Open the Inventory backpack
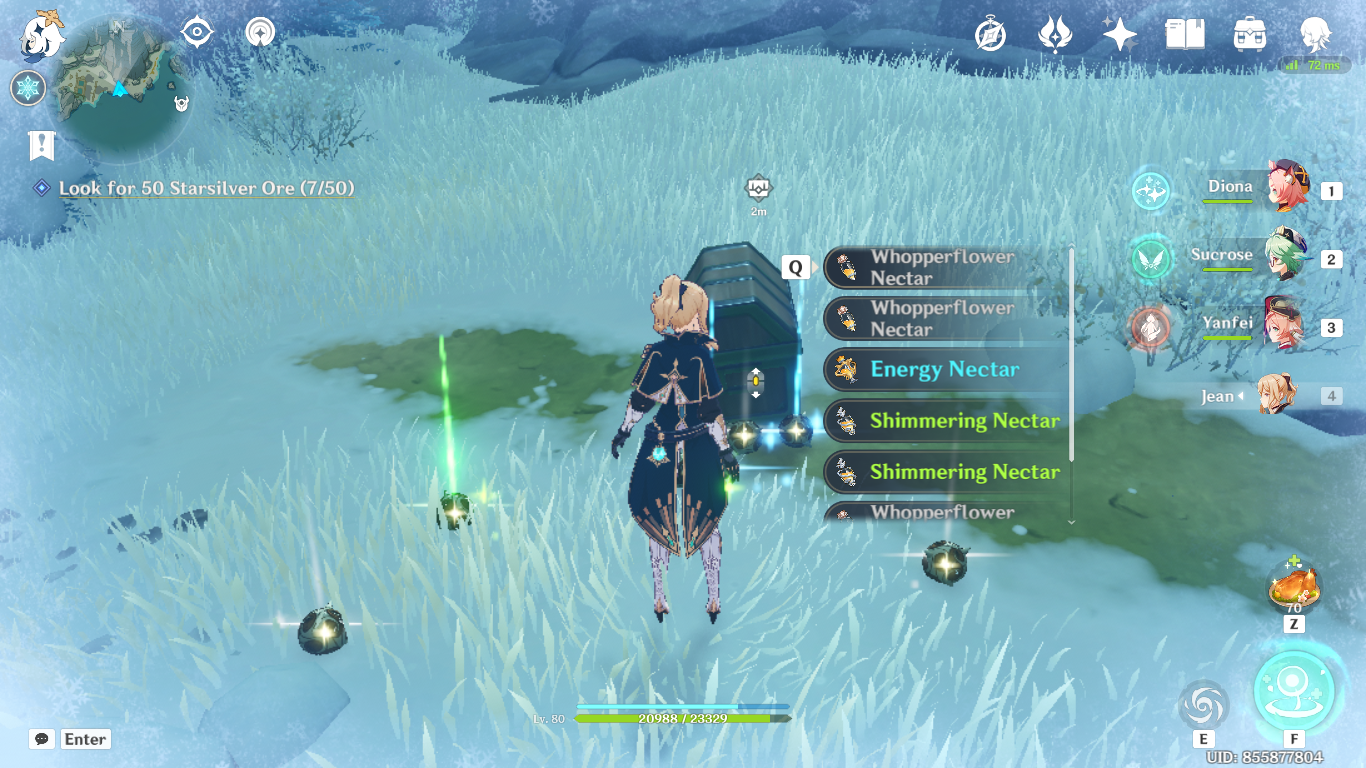The width and height of the screenshot is (1366, 768). [x=1249, y=36]
